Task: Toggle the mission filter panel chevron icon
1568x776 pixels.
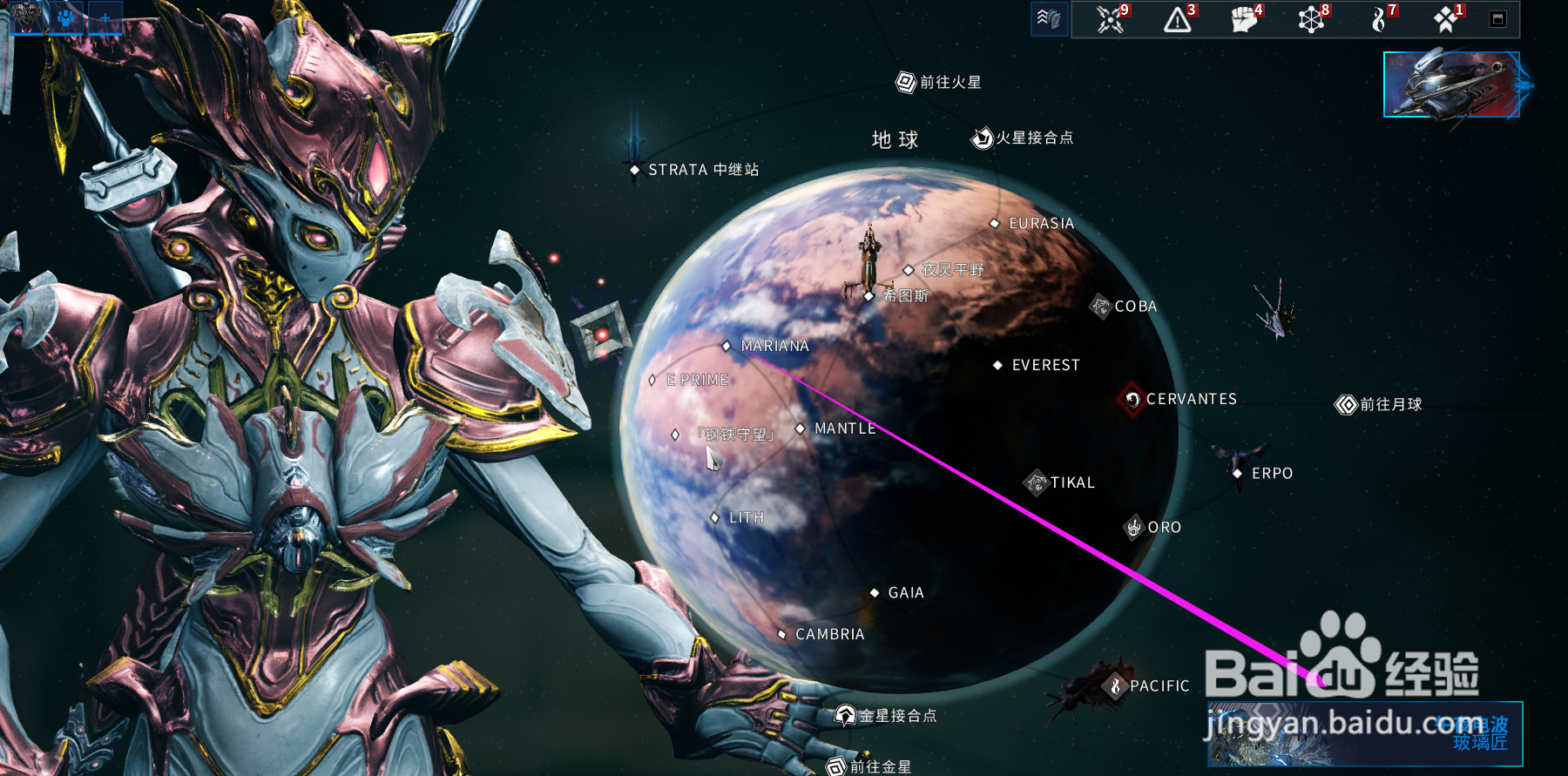Action: tap(1049, 17)
